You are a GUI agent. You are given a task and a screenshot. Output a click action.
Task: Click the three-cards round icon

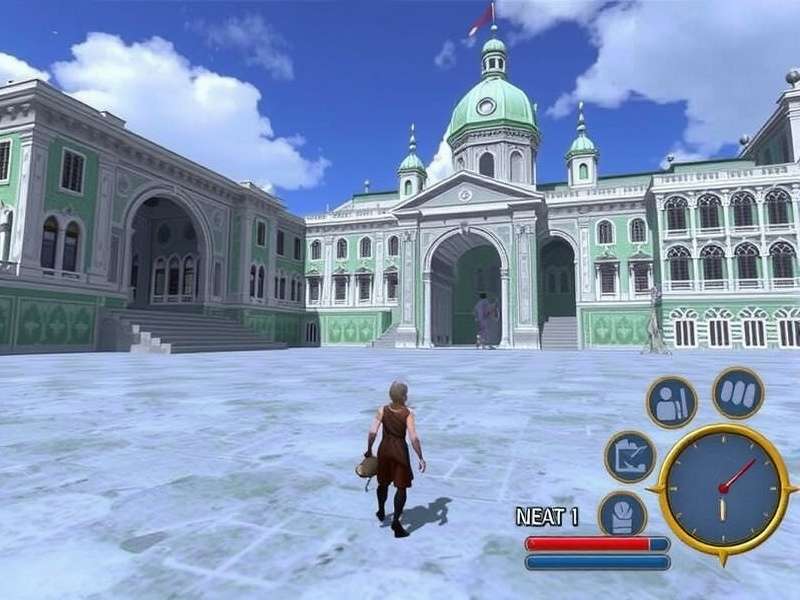point(738,392)
